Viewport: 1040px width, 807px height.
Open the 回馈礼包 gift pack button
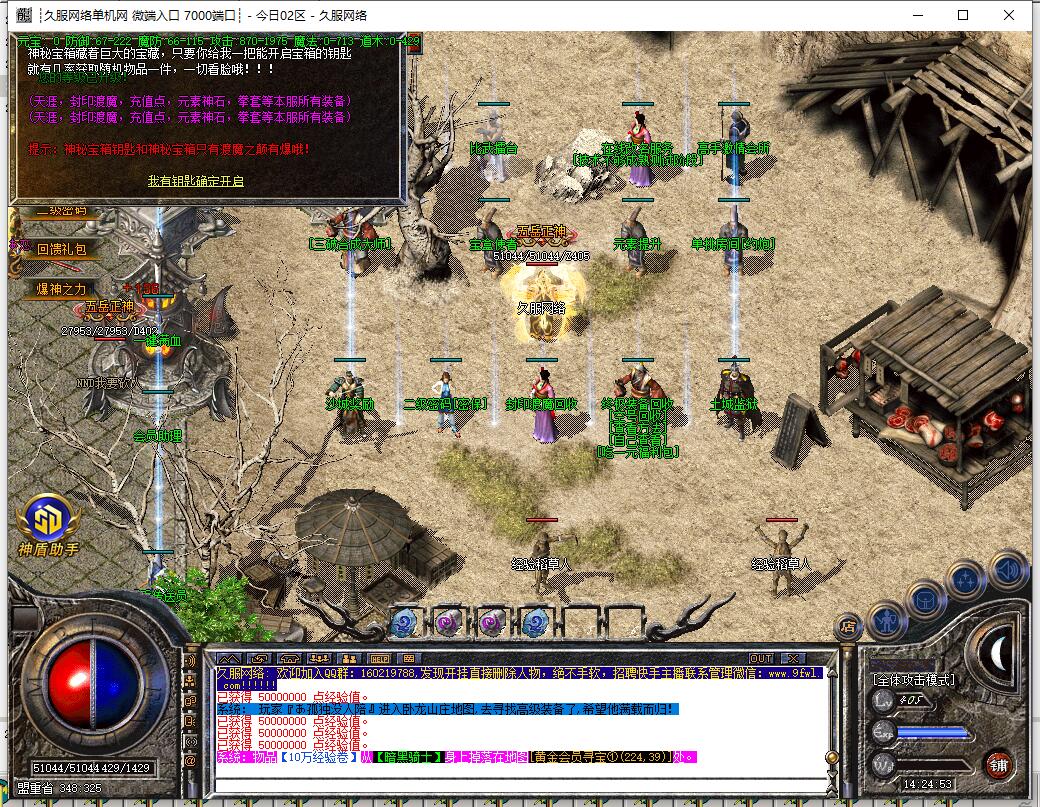tap(62, 249)
